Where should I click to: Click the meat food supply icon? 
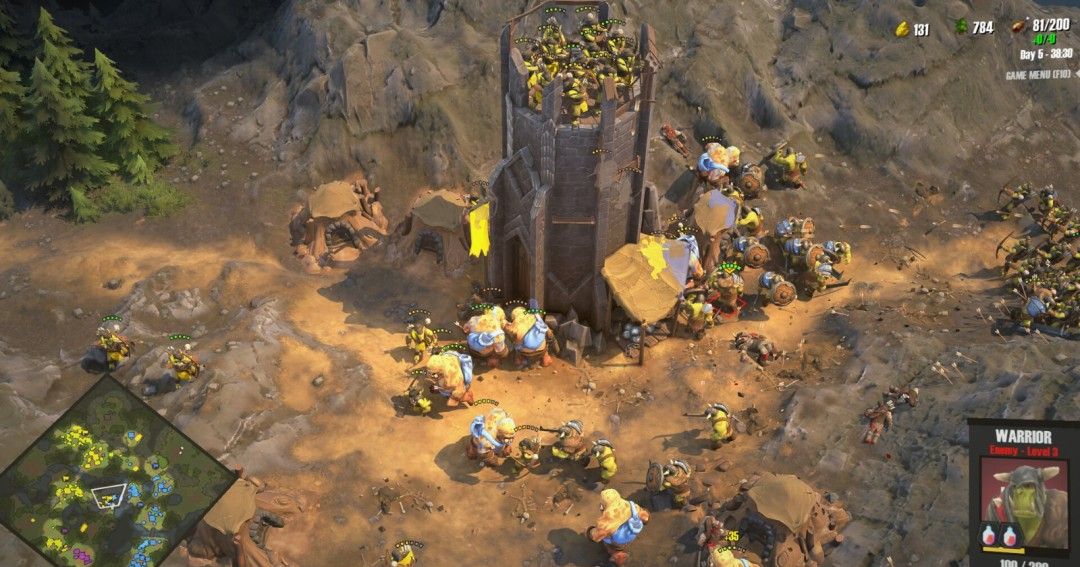[1020, 26]
